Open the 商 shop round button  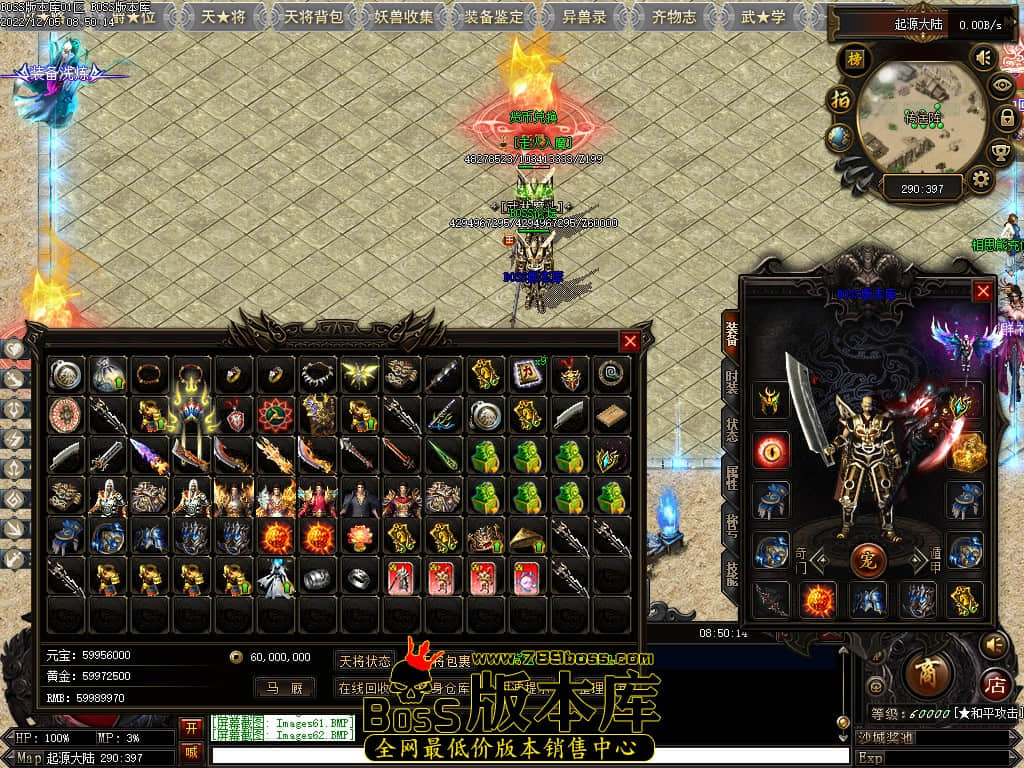(927, 671)
